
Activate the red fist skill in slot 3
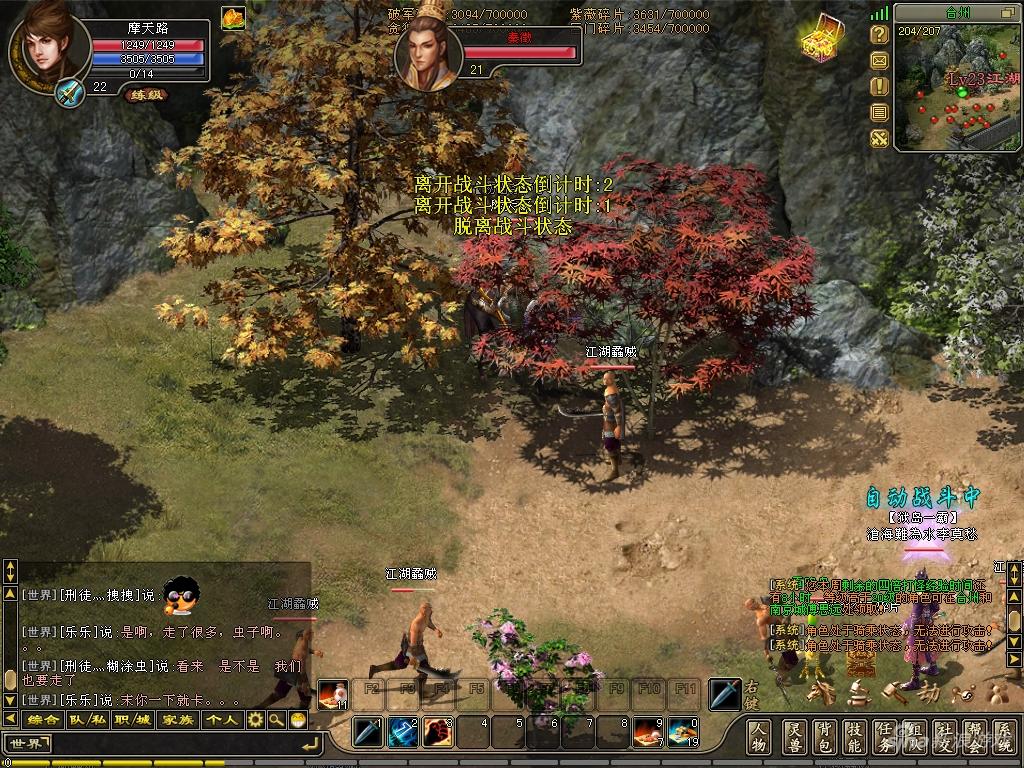437,733
